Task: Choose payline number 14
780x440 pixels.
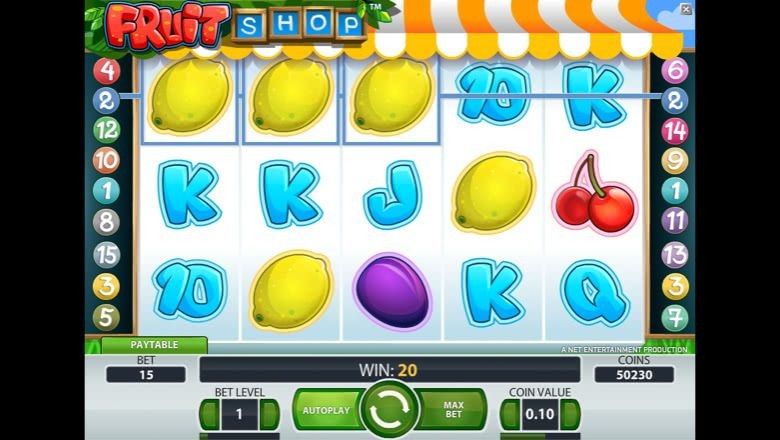Action: click(675, 130)
